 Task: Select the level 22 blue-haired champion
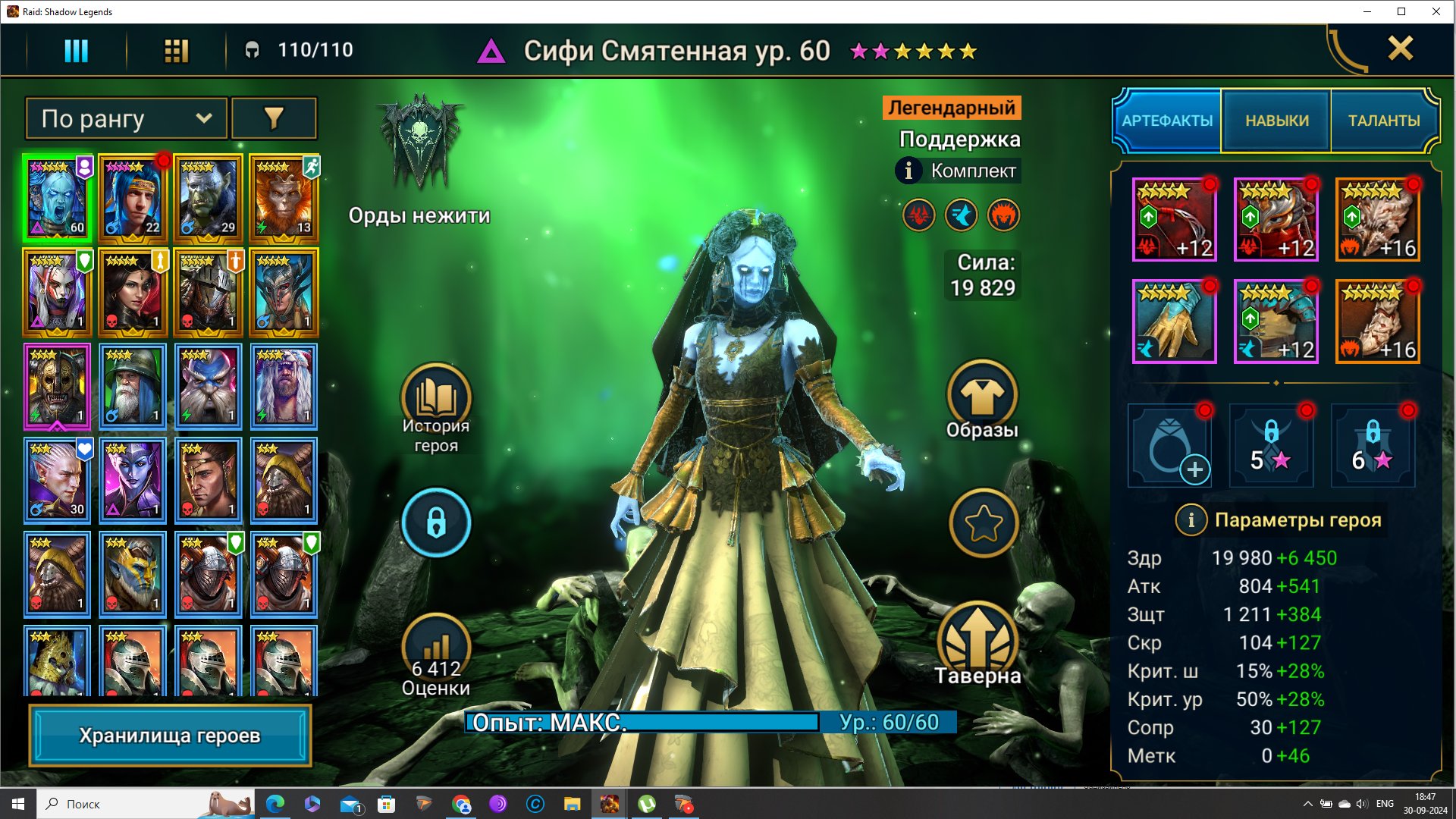click(x=133, y=198)
